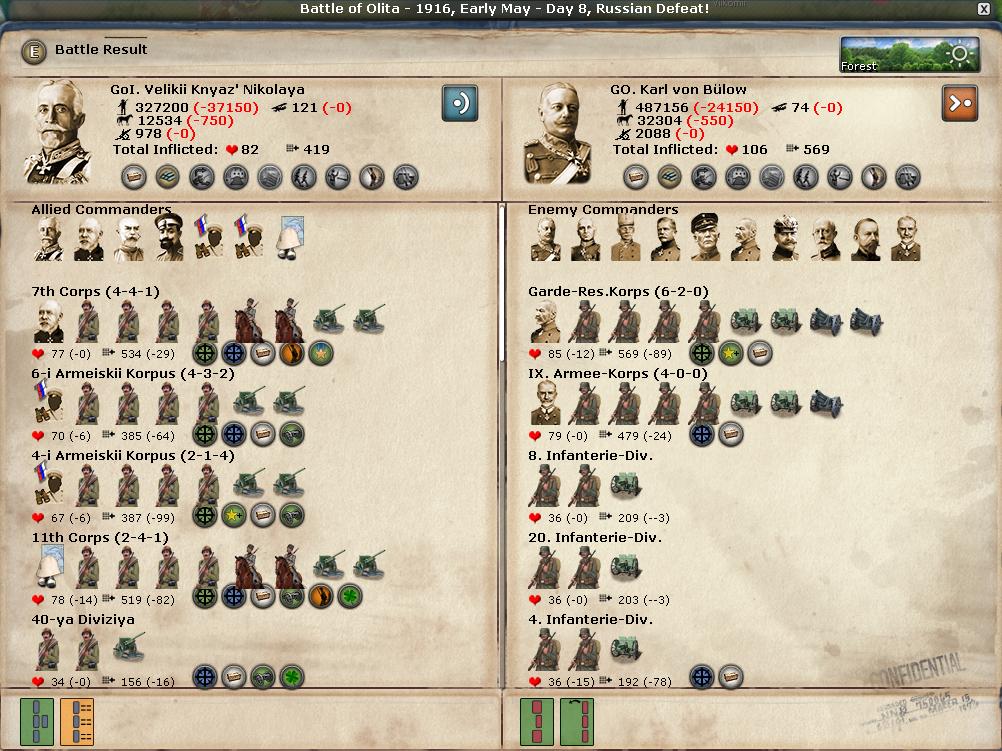This screenshot has height=751, width=1002.
Task: Click the iron cross icon in IX. Armee-Korps row
Action: coord(702,435)
